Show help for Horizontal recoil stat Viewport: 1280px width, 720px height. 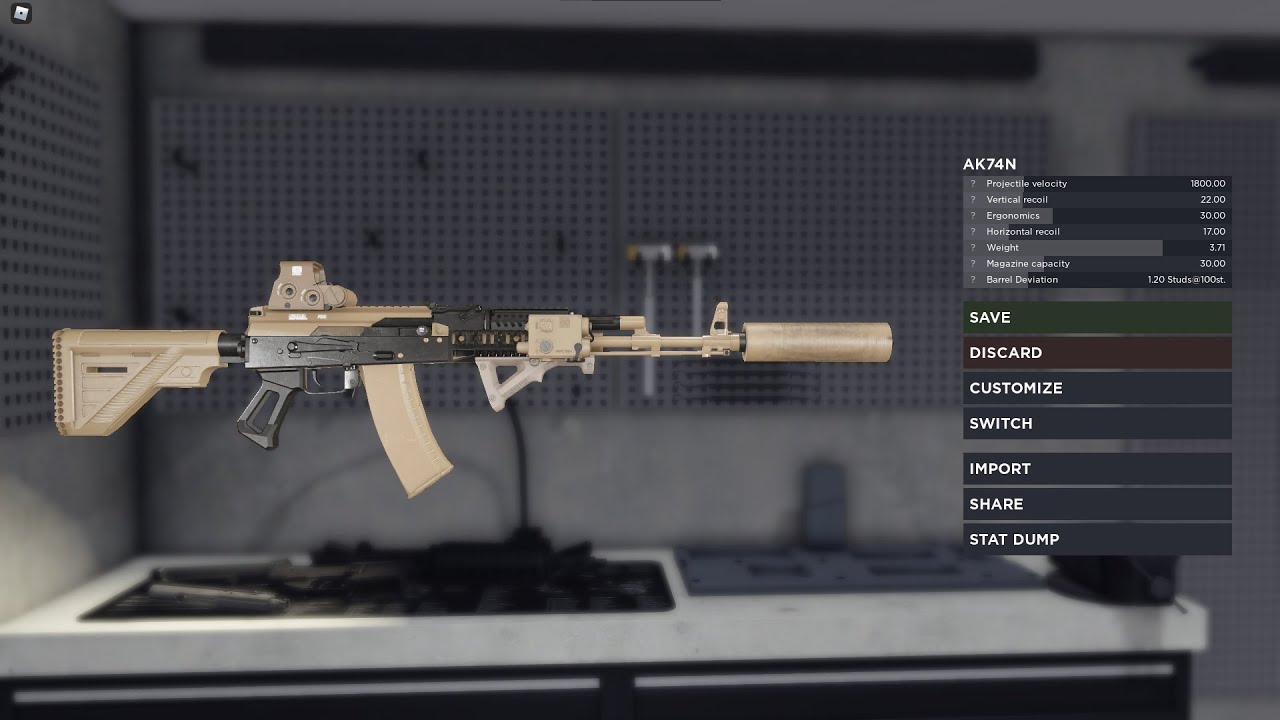point(972,232)
